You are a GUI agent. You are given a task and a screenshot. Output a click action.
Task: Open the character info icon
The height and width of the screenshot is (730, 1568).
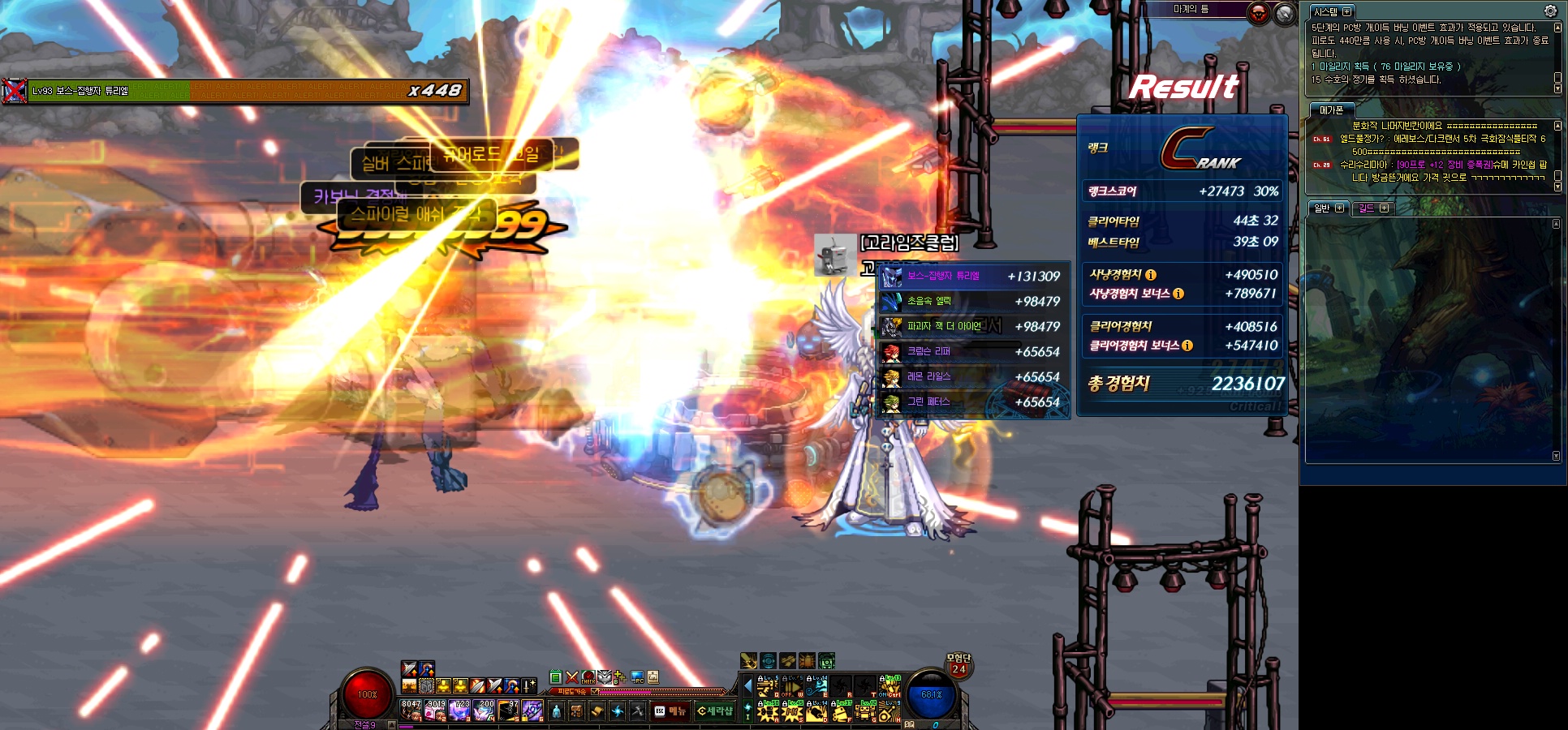point(556,711)
